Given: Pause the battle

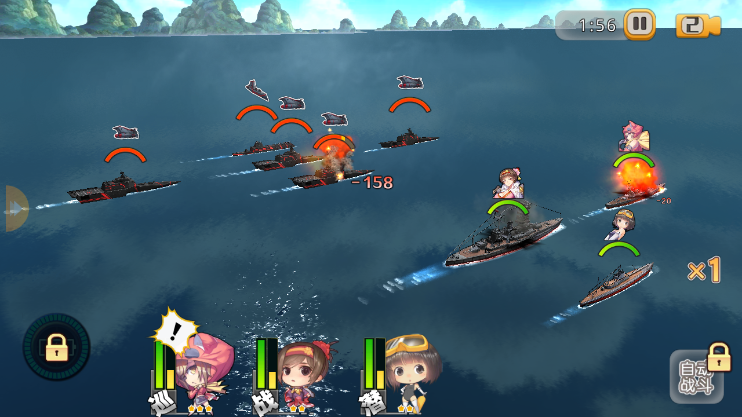Looking at the screenshot, I should 640,24.
